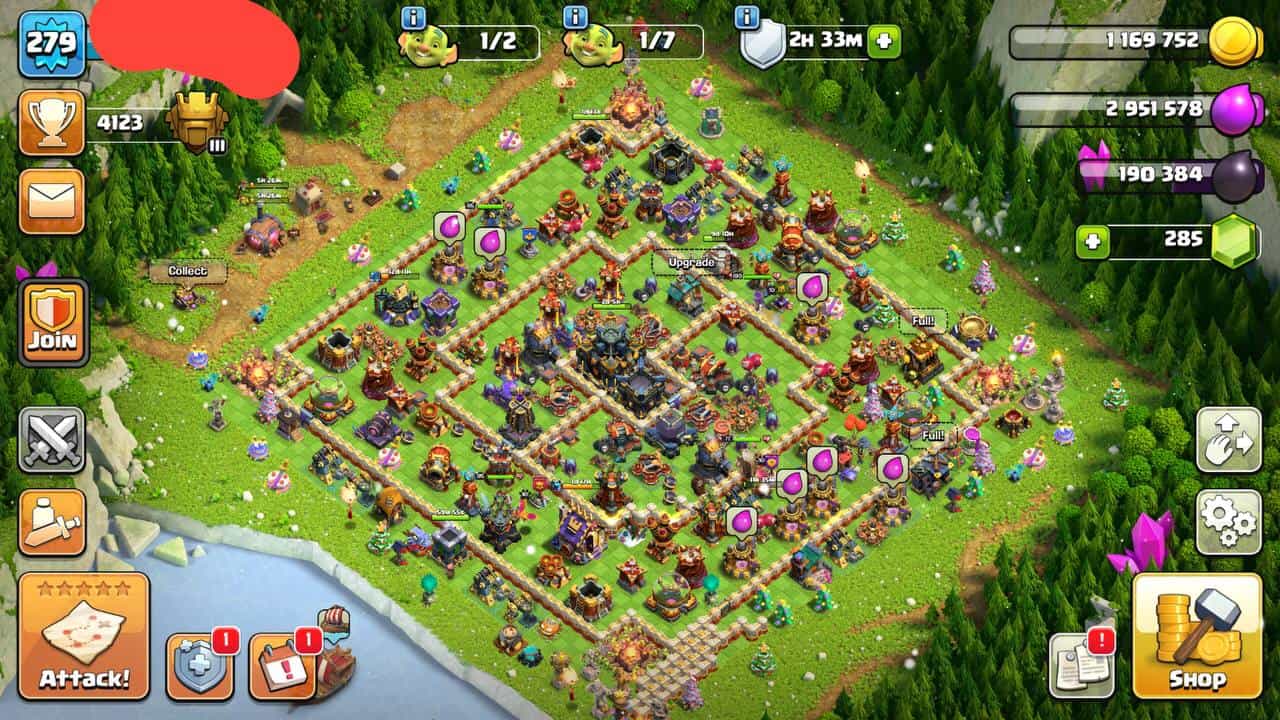Tap the Upgrade label on building

691,262
